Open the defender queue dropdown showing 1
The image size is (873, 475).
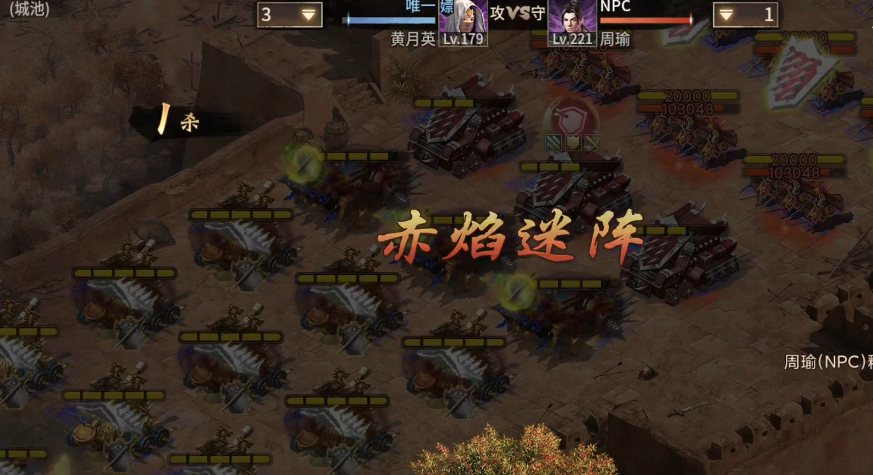click(x=746, y=14)
